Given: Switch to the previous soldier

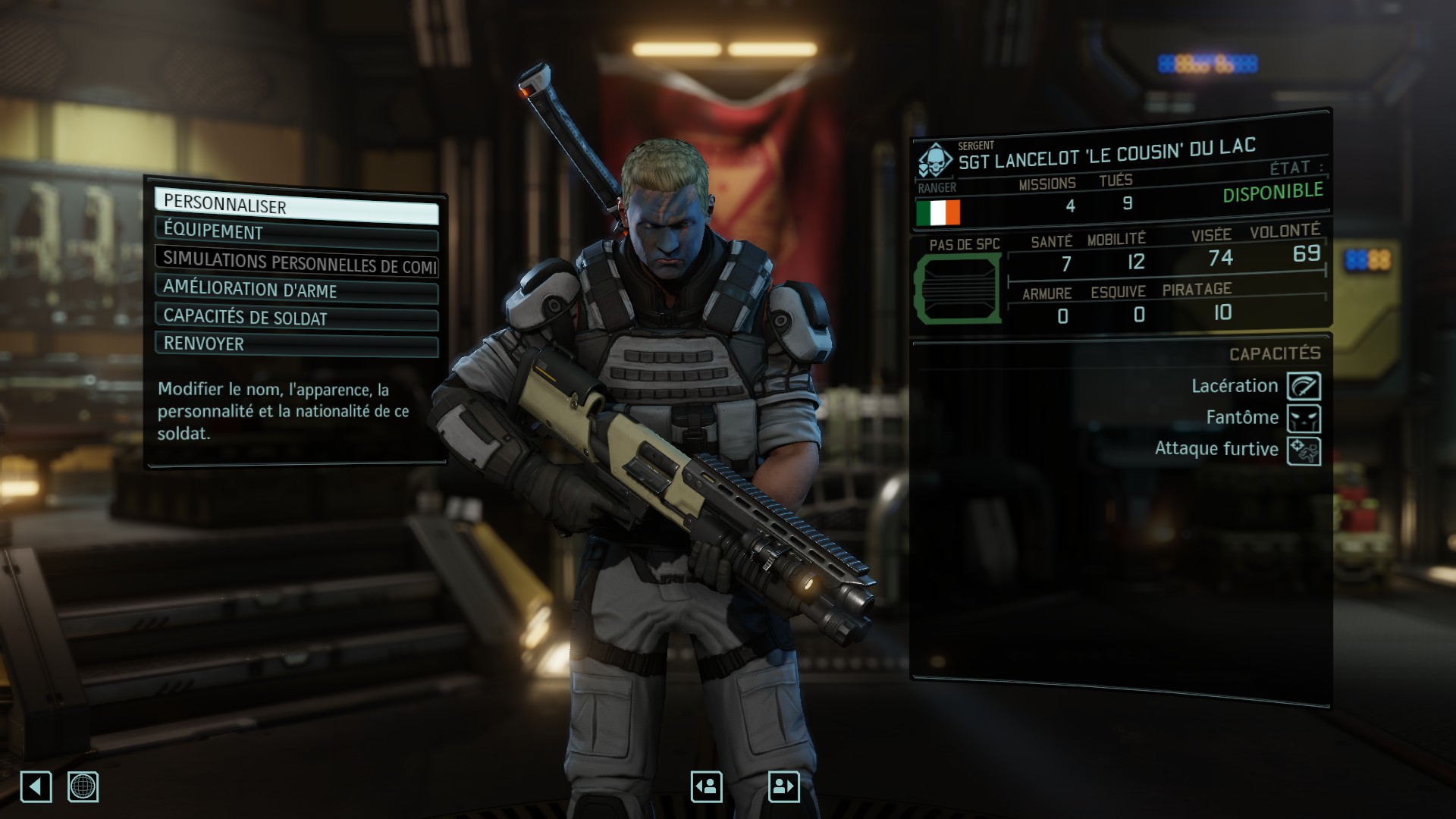Looking at the screenshot, I should pyautogui.click(x=706, y=786).
